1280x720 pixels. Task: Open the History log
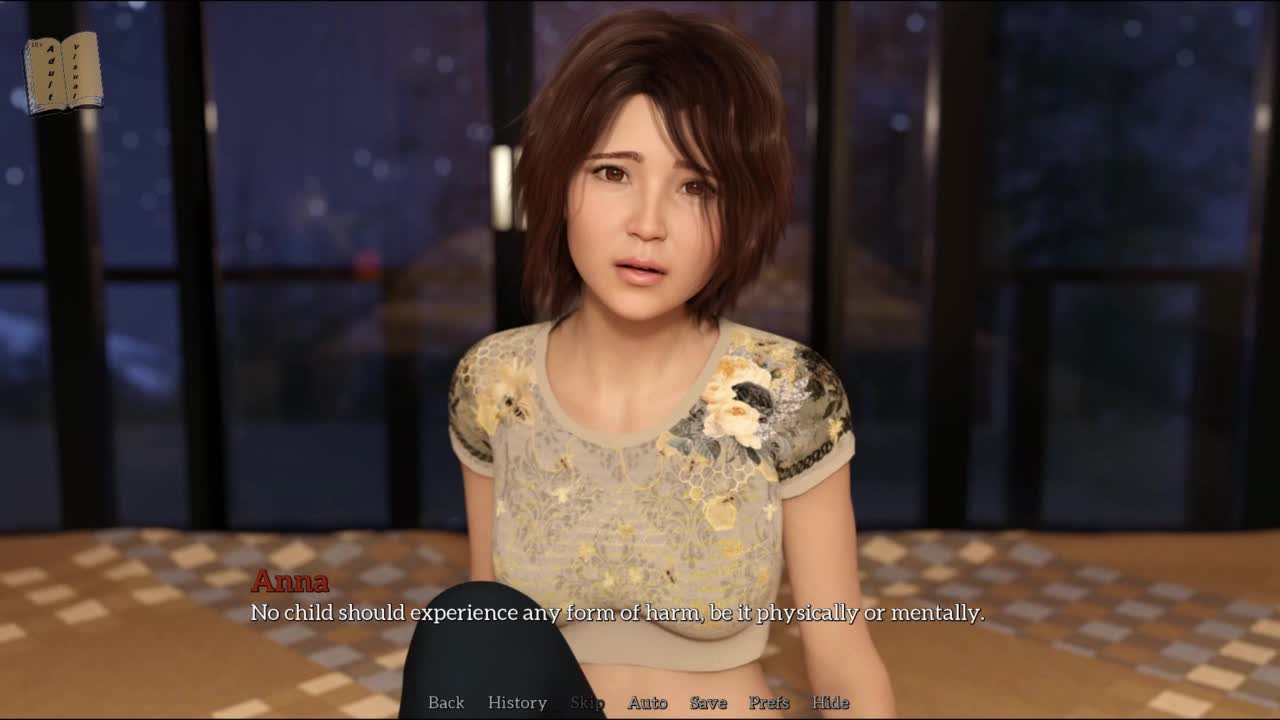(517, 702)
